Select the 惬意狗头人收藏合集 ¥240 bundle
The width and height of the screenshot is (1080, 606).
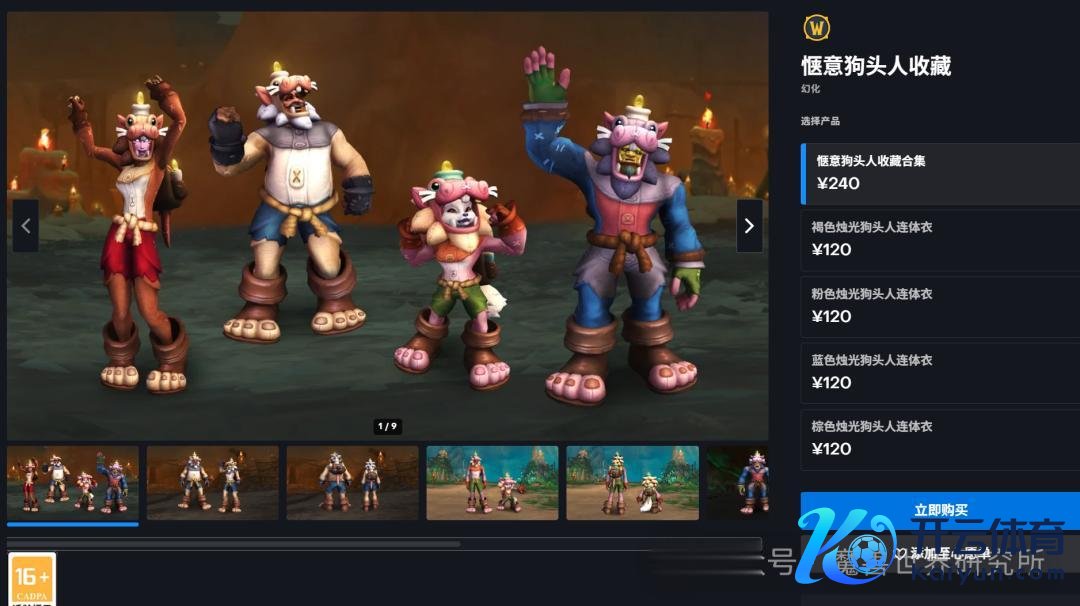(x=940, y=173)
